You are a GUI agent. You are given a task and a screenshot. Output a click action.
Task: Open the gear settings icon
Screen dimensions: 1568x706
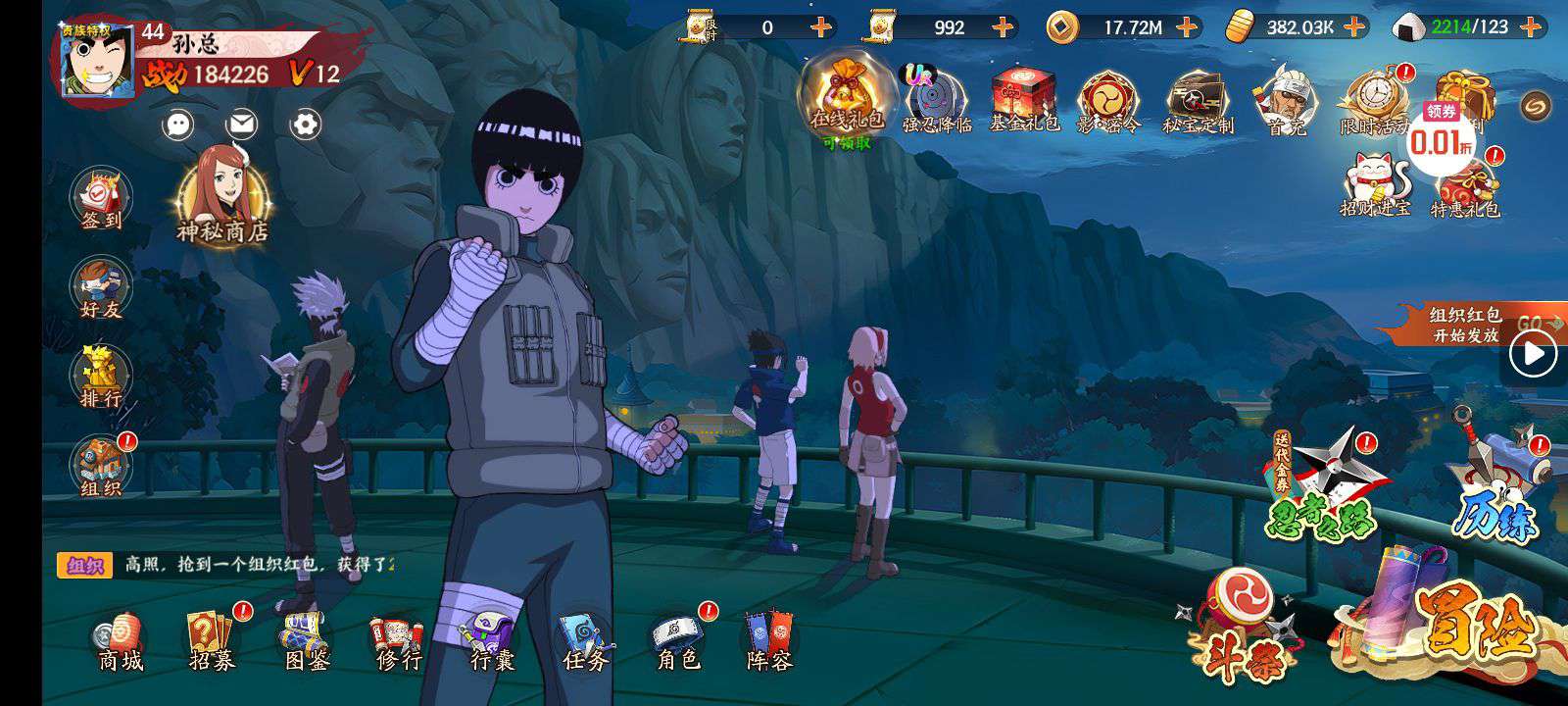point(306,125)
